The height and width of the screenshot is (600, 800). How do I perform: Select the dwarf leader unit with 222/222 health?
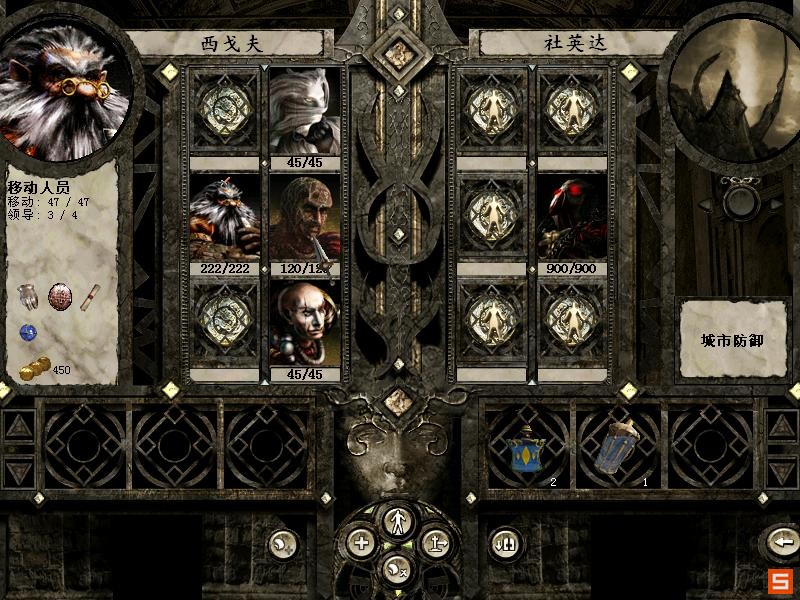[x=224, y=220]
